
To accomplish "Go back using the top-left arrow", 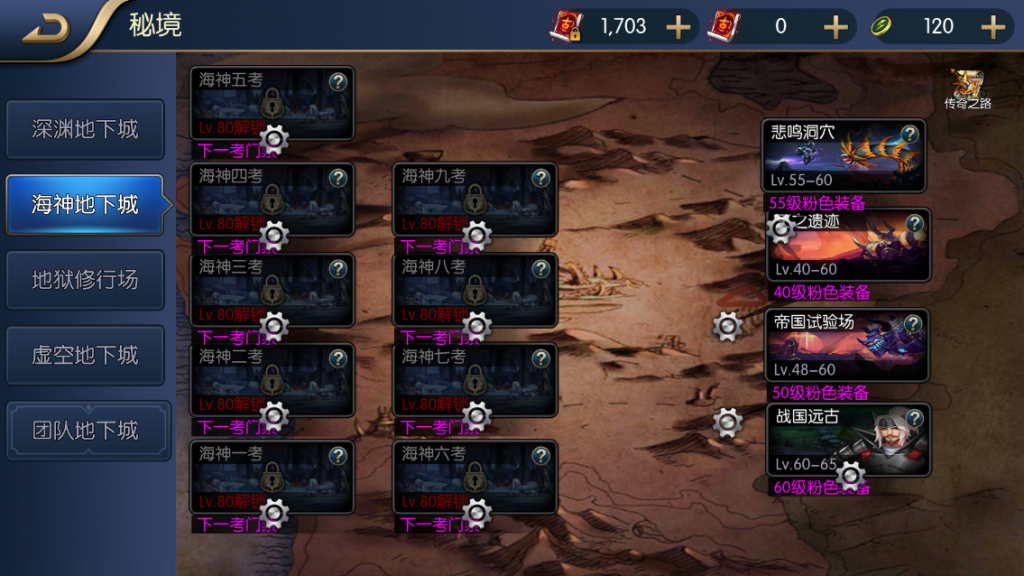I will [x=45, y=28].
